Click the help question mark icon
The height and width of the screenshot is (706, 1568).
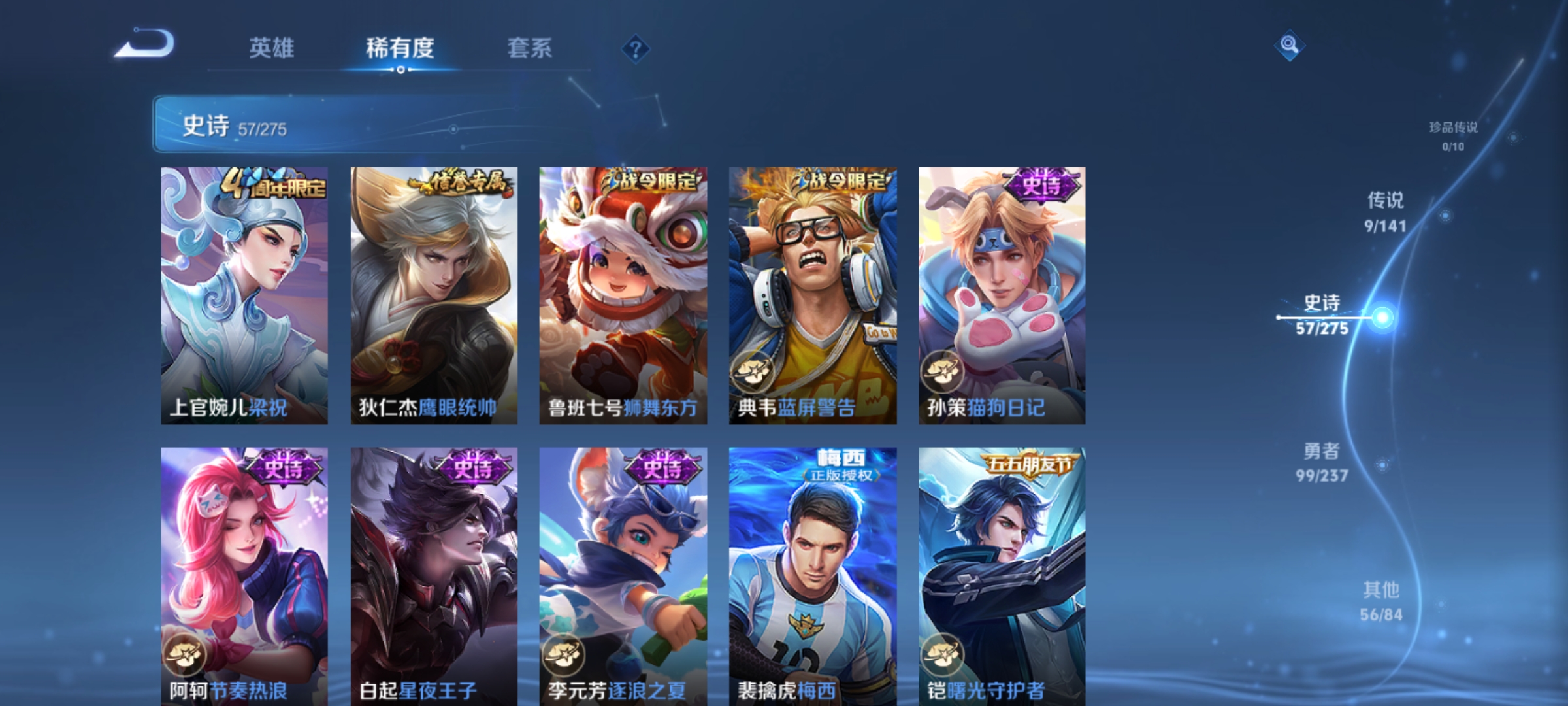634,50
